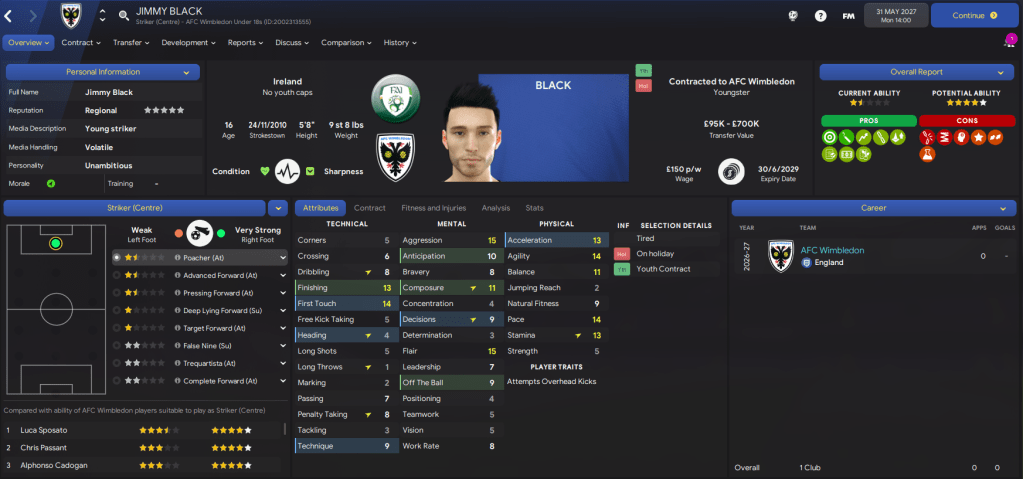Switch to the Analysis tab
Viewport: 1023px width, 479px height.
tap(495, 208)
